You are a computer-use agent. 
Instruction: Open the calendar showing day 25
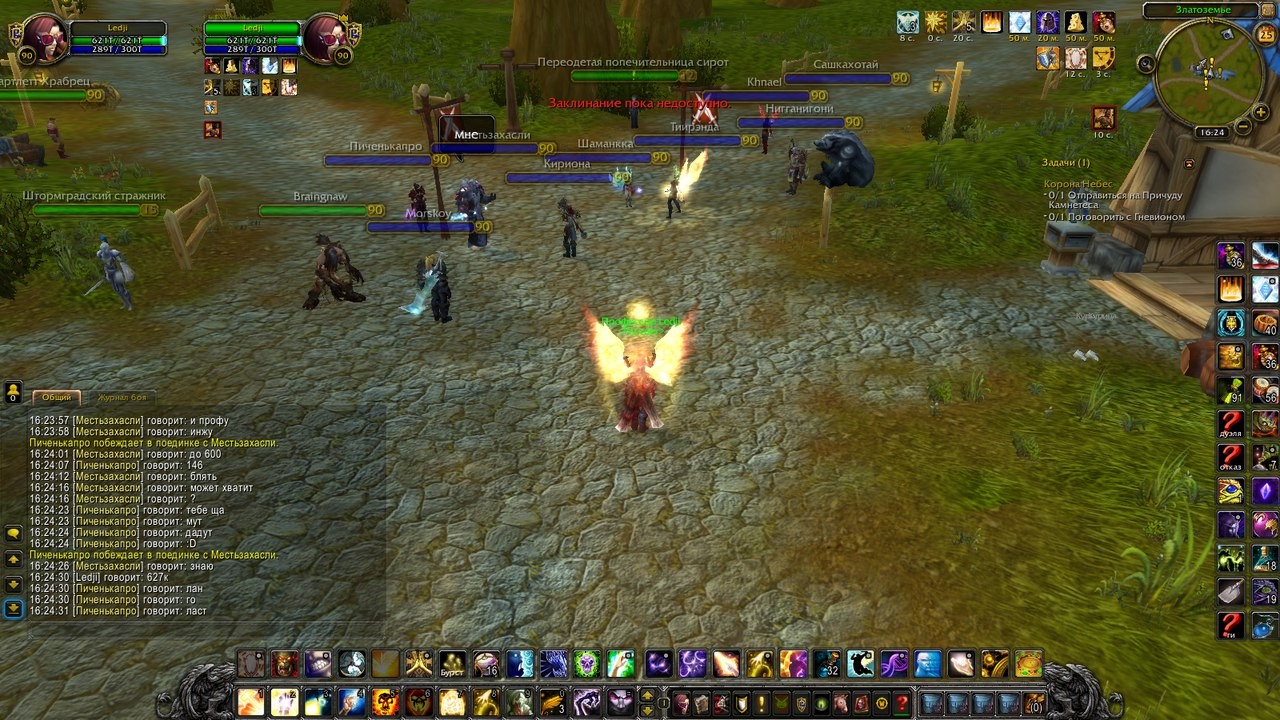[x=1266, y=35]
